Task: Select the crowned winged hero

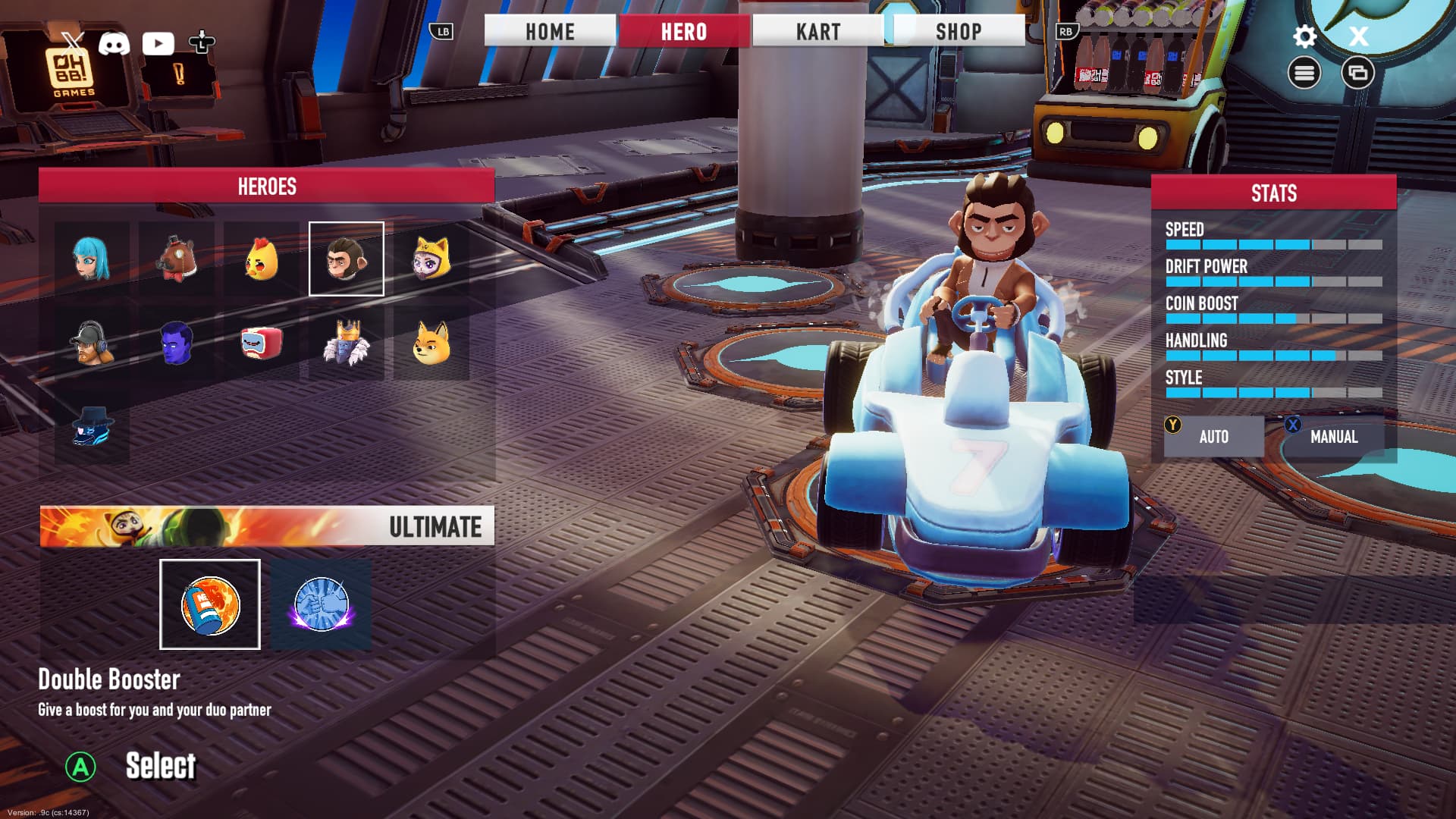Action: pyautogui.click(x=347, y=344)
